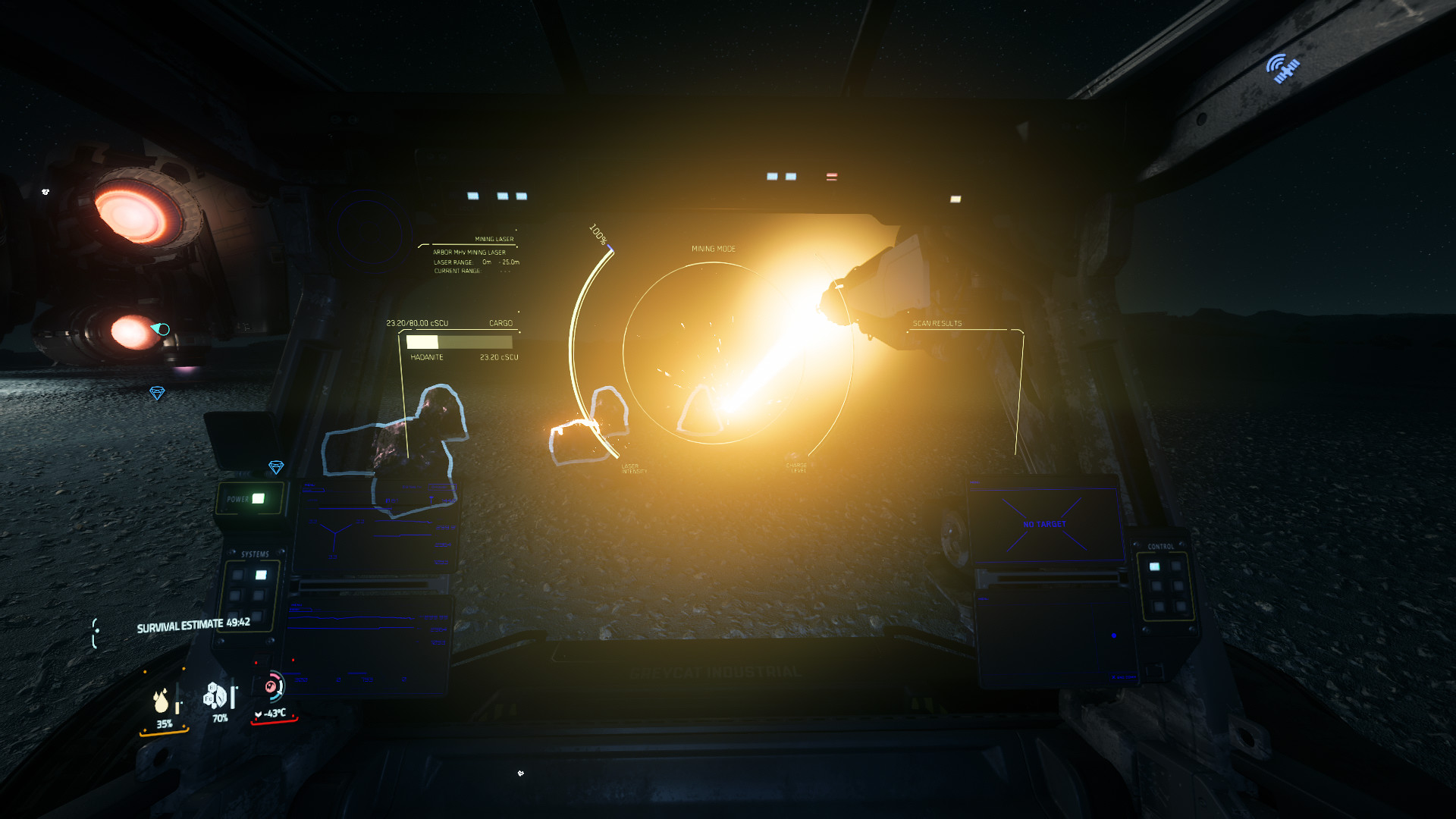Open the CARGO section header

pyautogui.click(x=500, y=323)
